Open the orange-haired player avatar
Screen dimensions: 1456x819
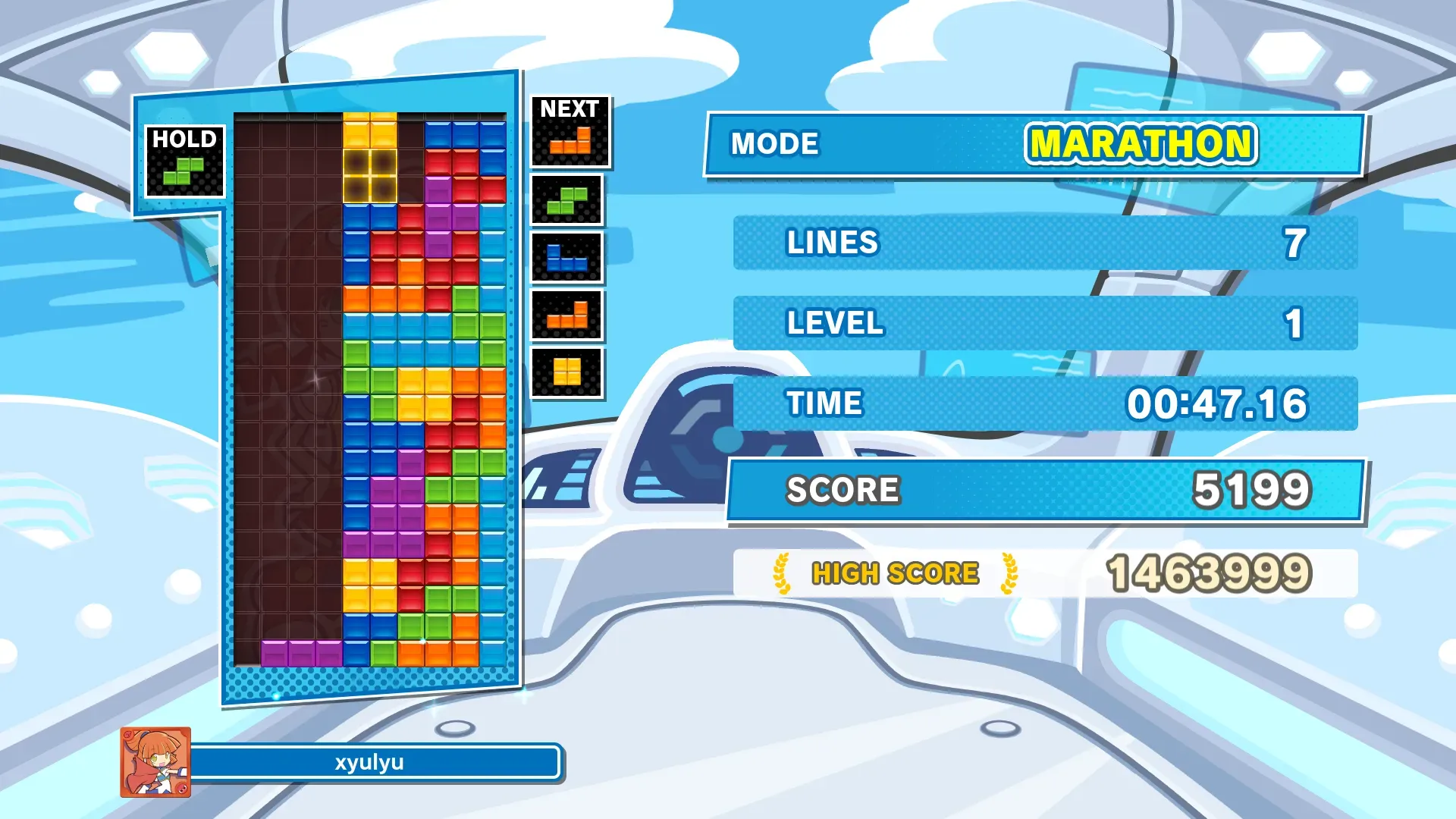coord(155,762)
